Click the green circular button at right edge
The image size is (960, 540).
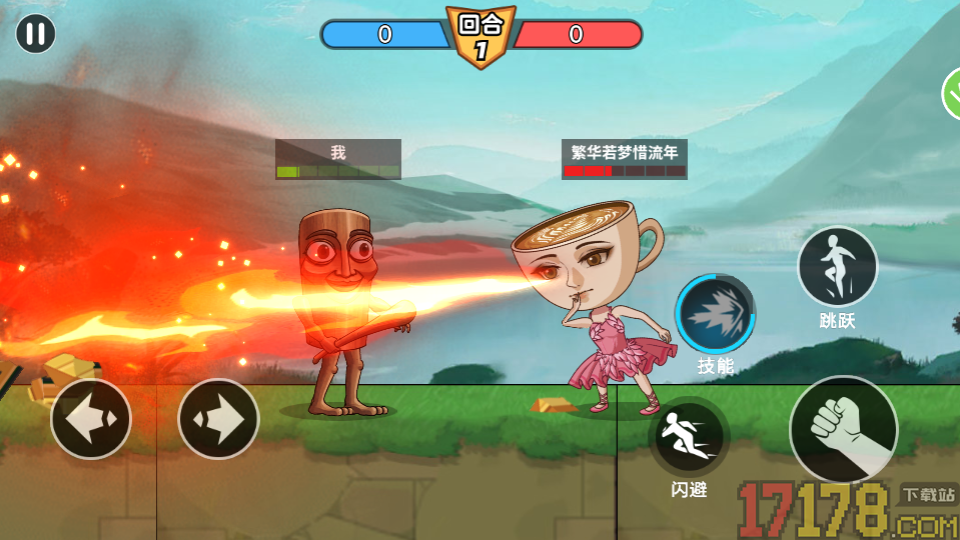(952, 95)
